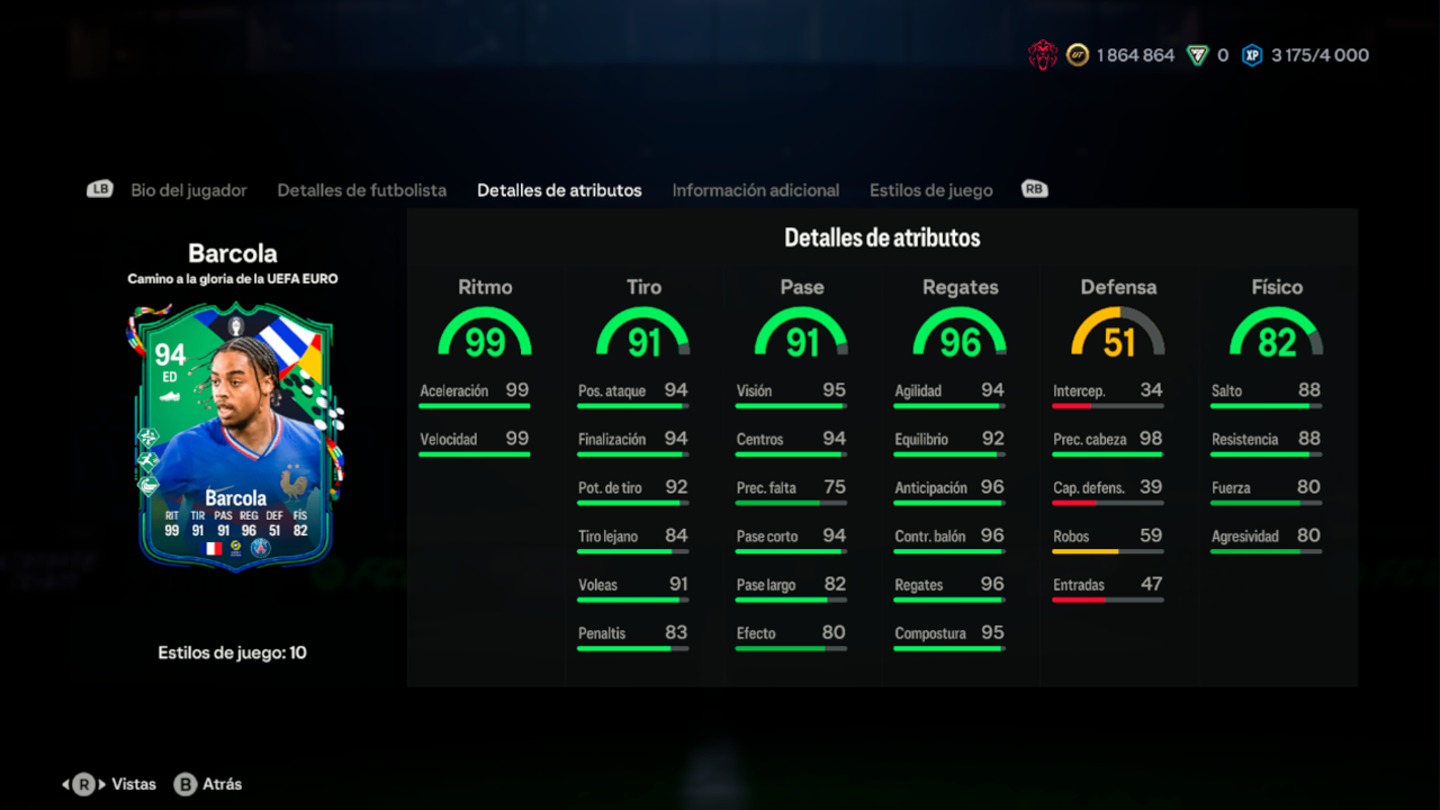
Task: Click the top PlayStyle diamond on the card
Action: (149, 436)
